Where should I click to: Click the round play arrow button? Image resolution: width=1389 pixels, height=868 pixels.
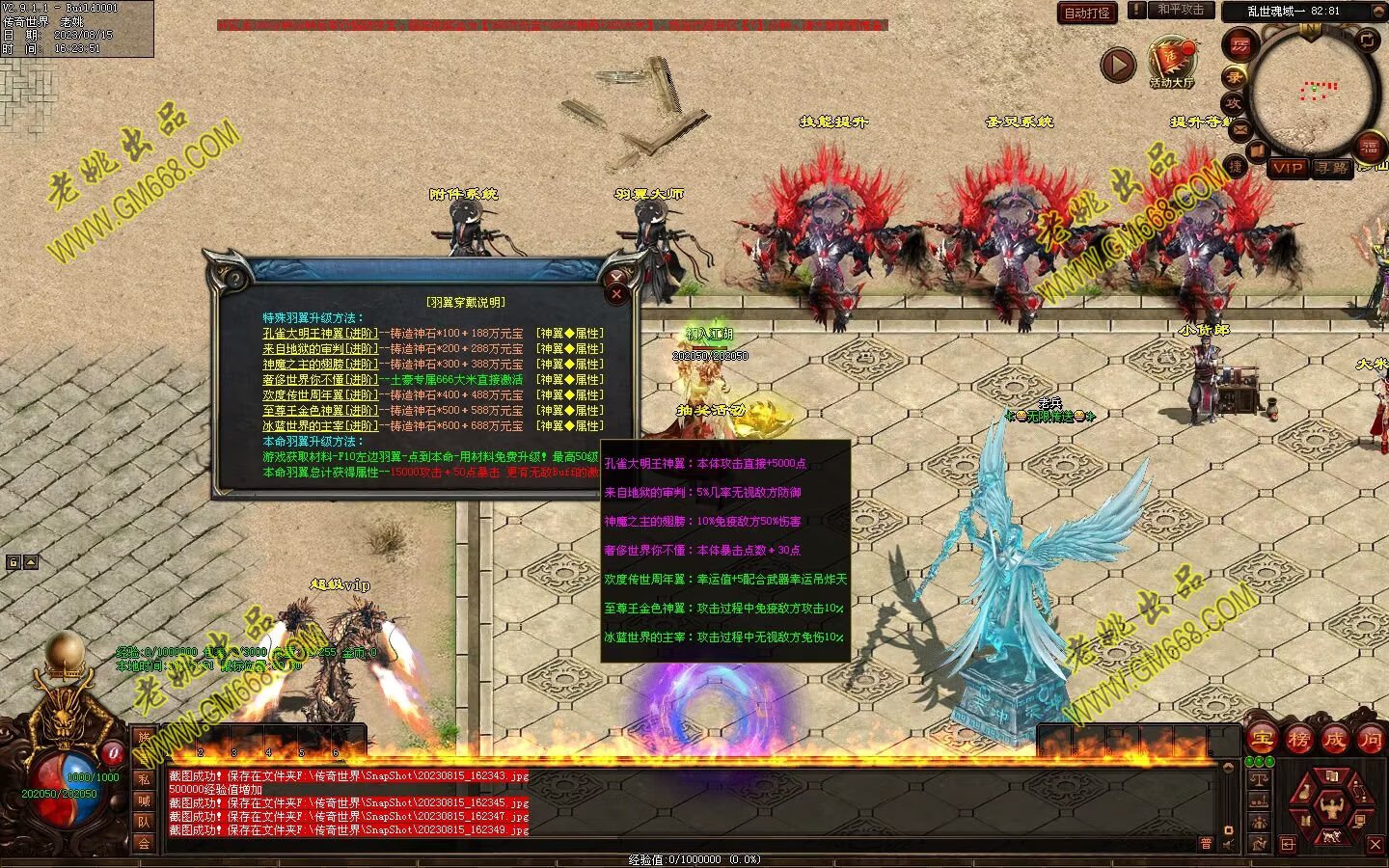pyautogui.click(x=1118, y=65)
